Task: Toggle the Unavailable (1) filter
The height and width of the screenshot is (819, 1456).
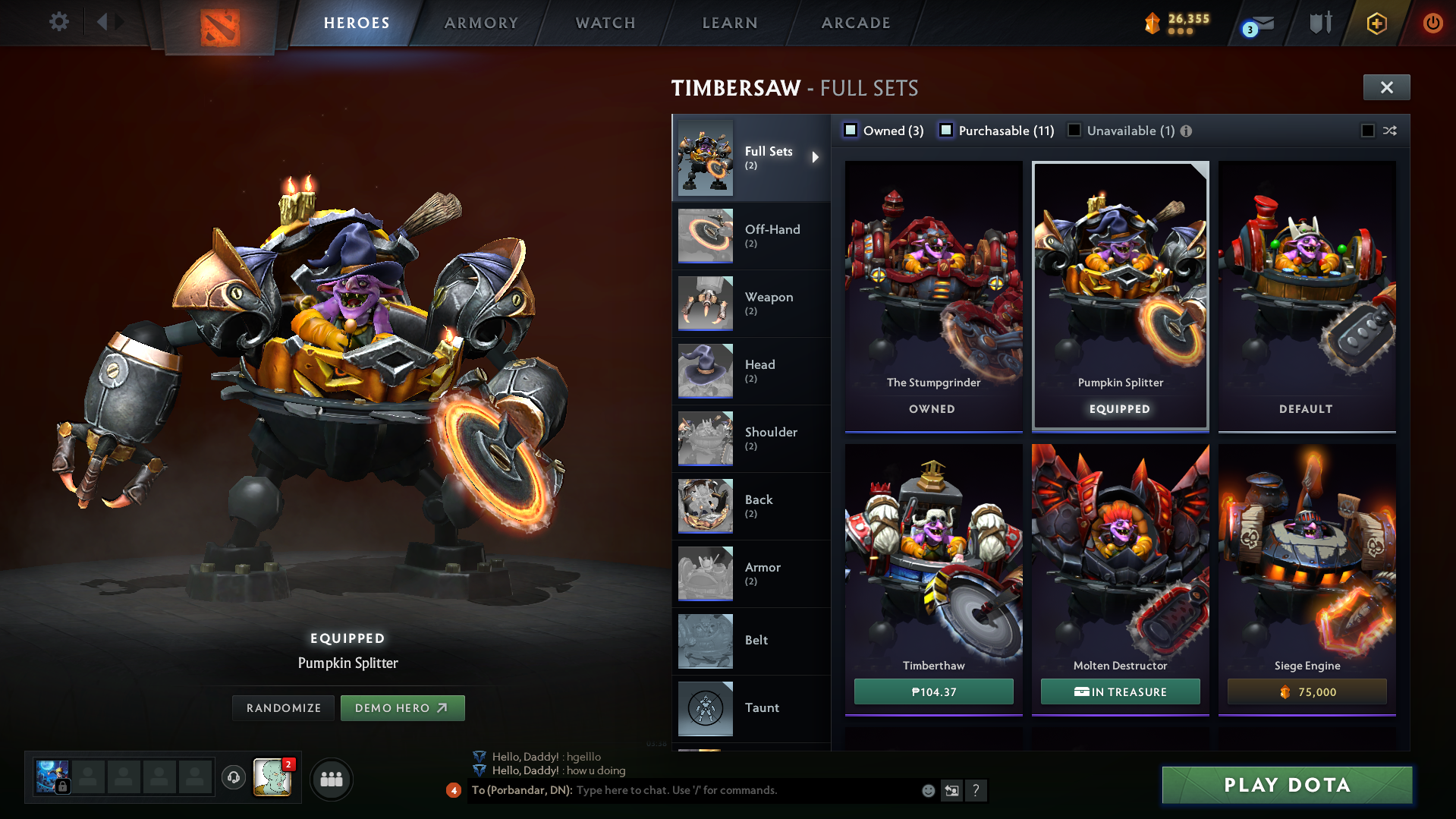Action: [x=1074, y=131]
